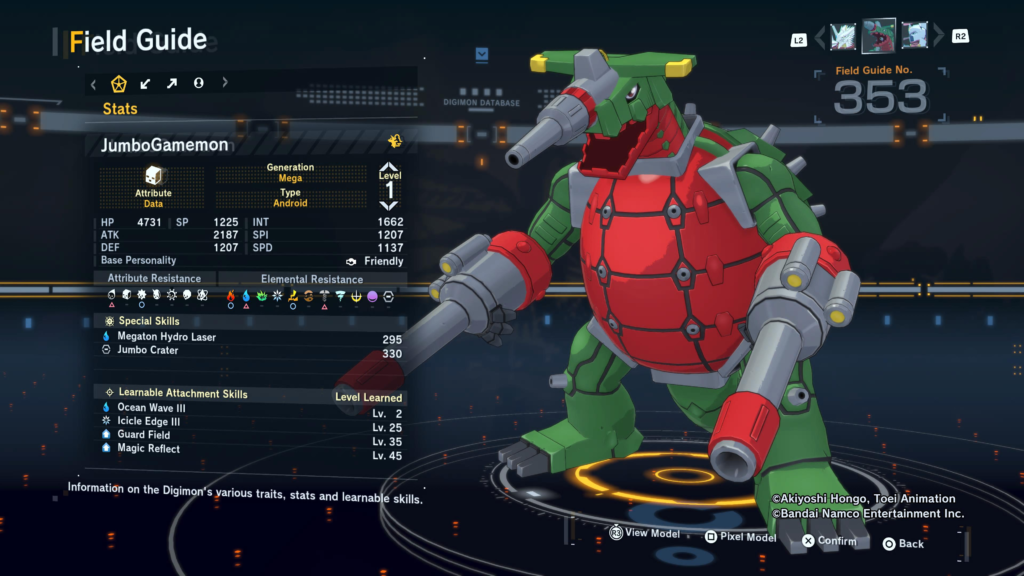1024x576 pixels.
Task: Go to the previous tab with left chevron
Action: [94, 83]
